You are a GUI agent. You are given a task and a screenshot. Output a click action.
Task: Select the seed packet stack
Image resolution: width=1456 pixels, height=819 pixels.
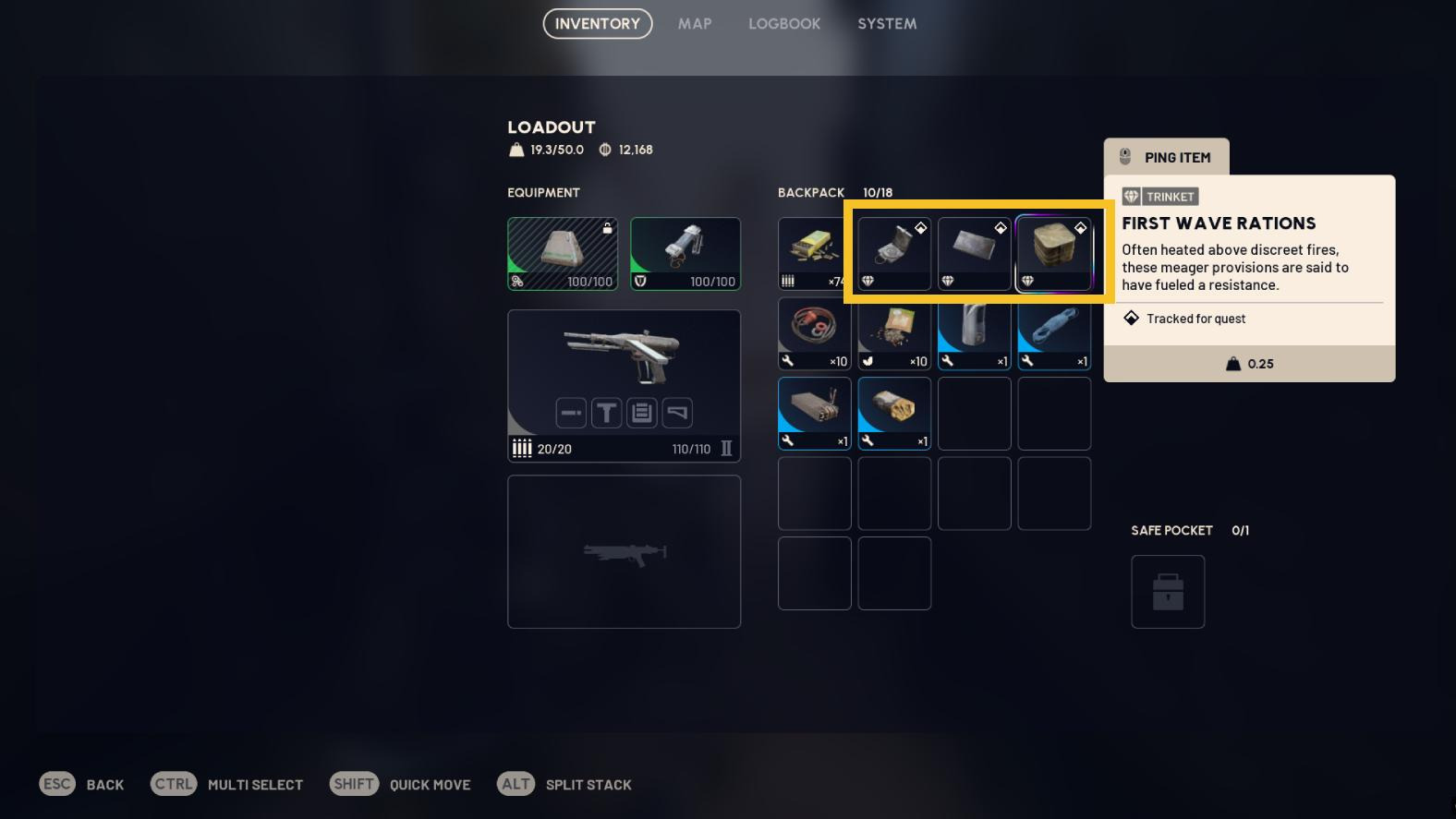click(x=894, y=333)
